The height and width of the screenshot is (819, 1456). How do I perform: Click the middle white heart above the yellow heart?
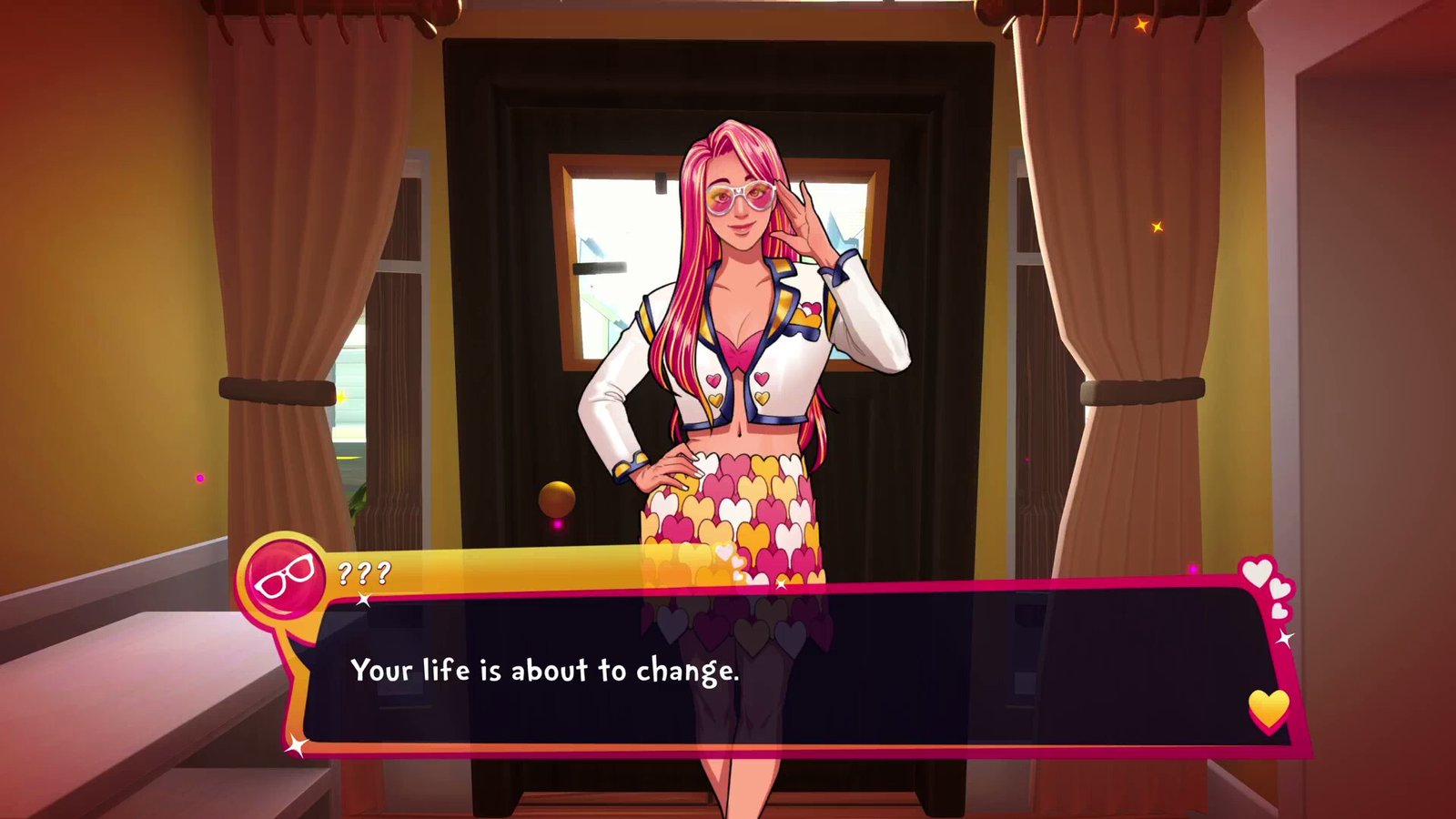click(1280, 588)
